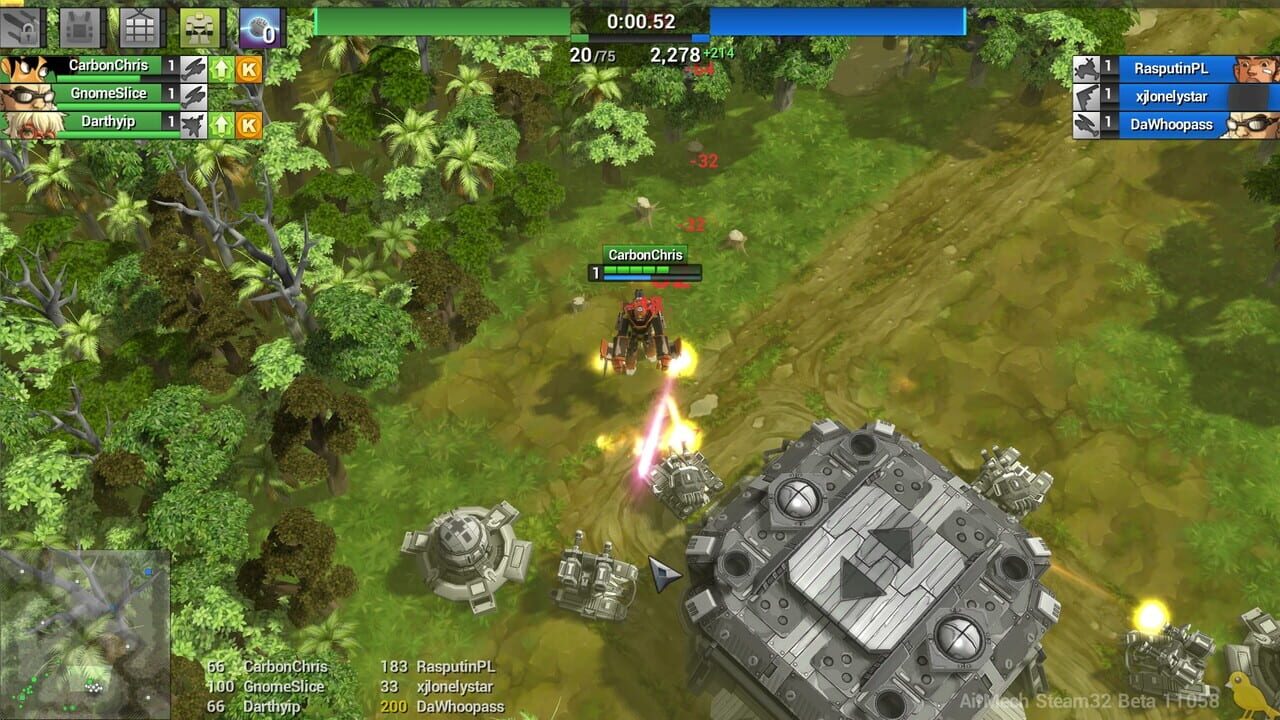Click the hangar crate build icon
This screenshot has width=1280, height=720.
coord(140,28)
